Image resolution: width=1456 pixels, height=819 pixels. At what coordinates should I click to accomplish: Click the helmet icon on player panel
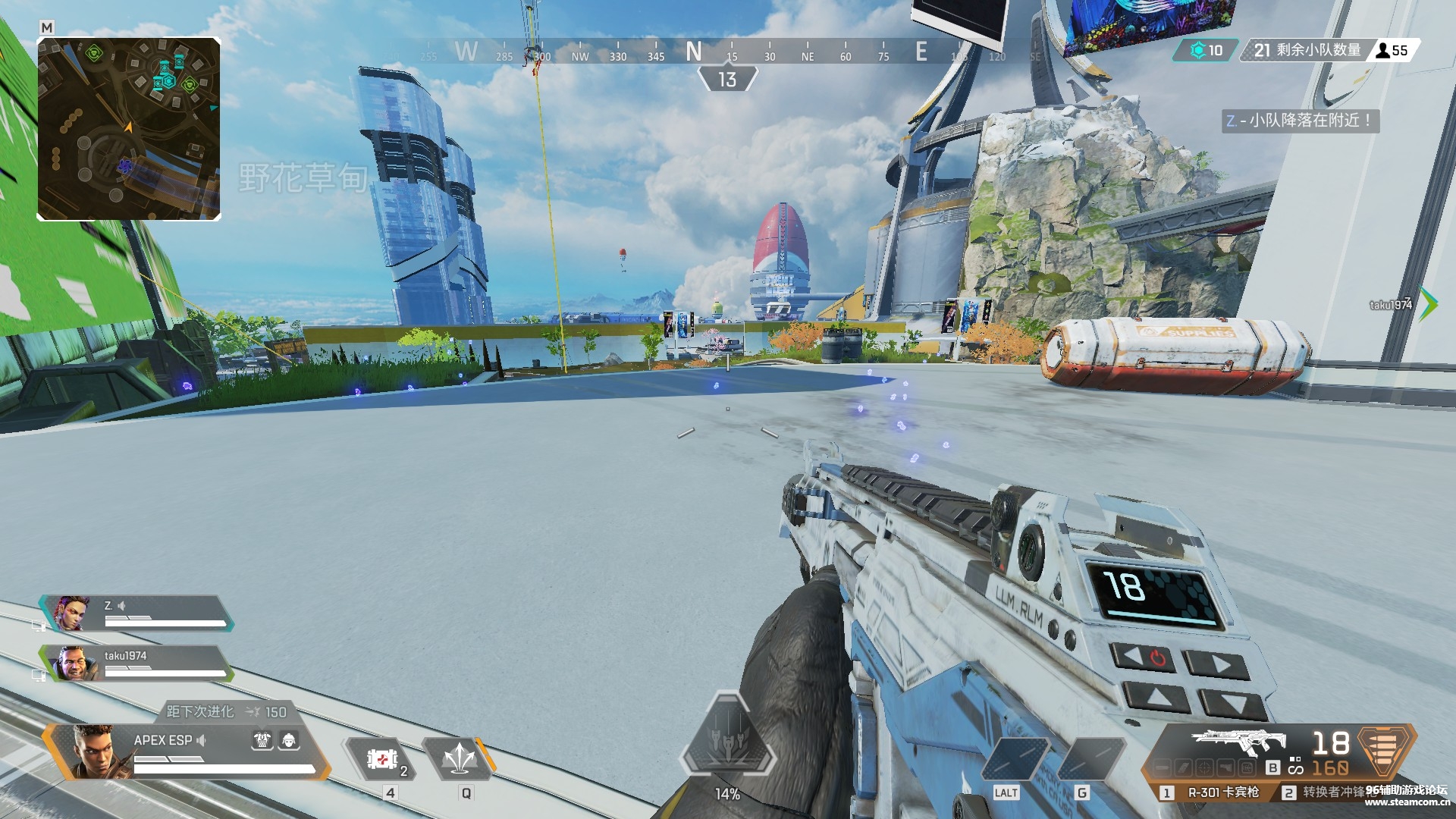pyautogui.click(x=289, y=741)
